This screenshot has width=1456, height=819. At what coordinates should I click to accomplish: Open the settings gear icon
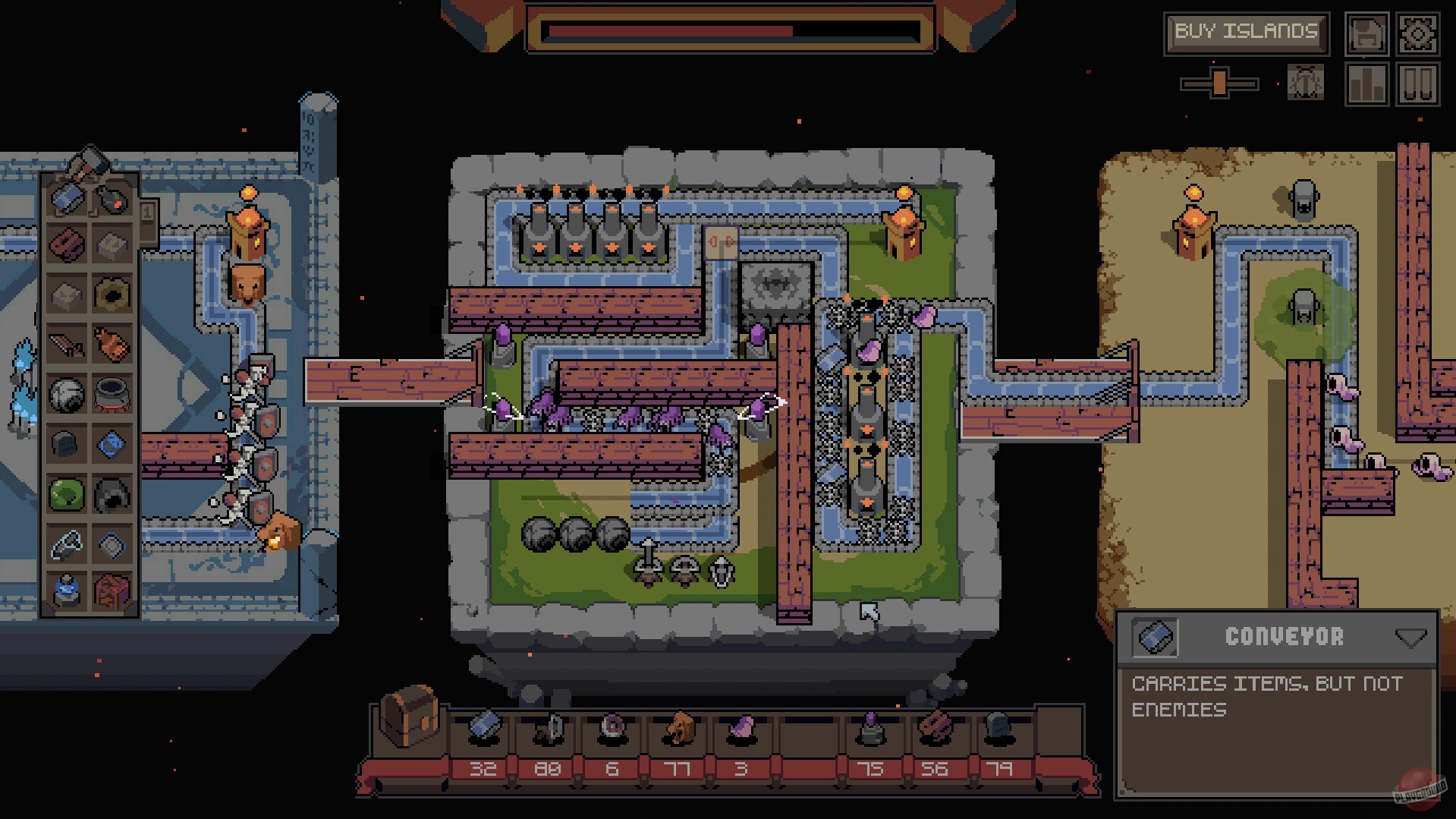(1418, 33)
